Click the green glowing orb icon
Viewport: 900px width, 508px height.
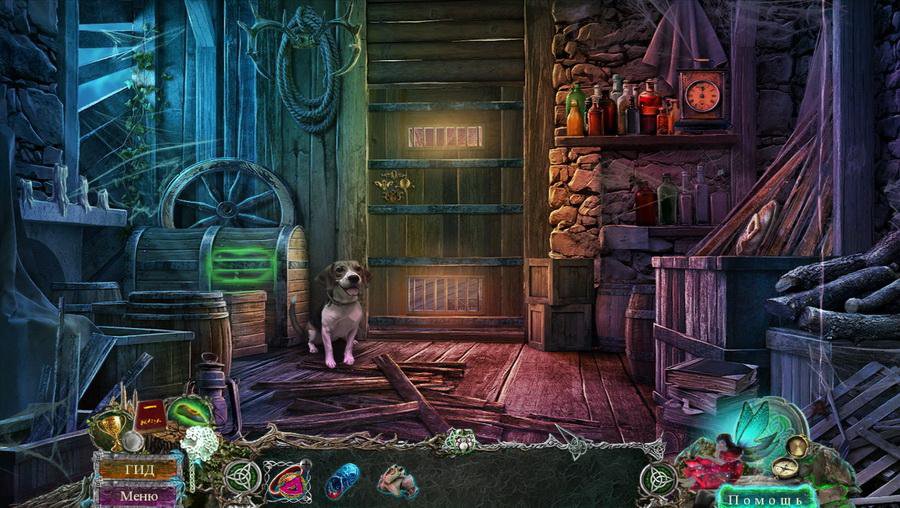[190, 412]
